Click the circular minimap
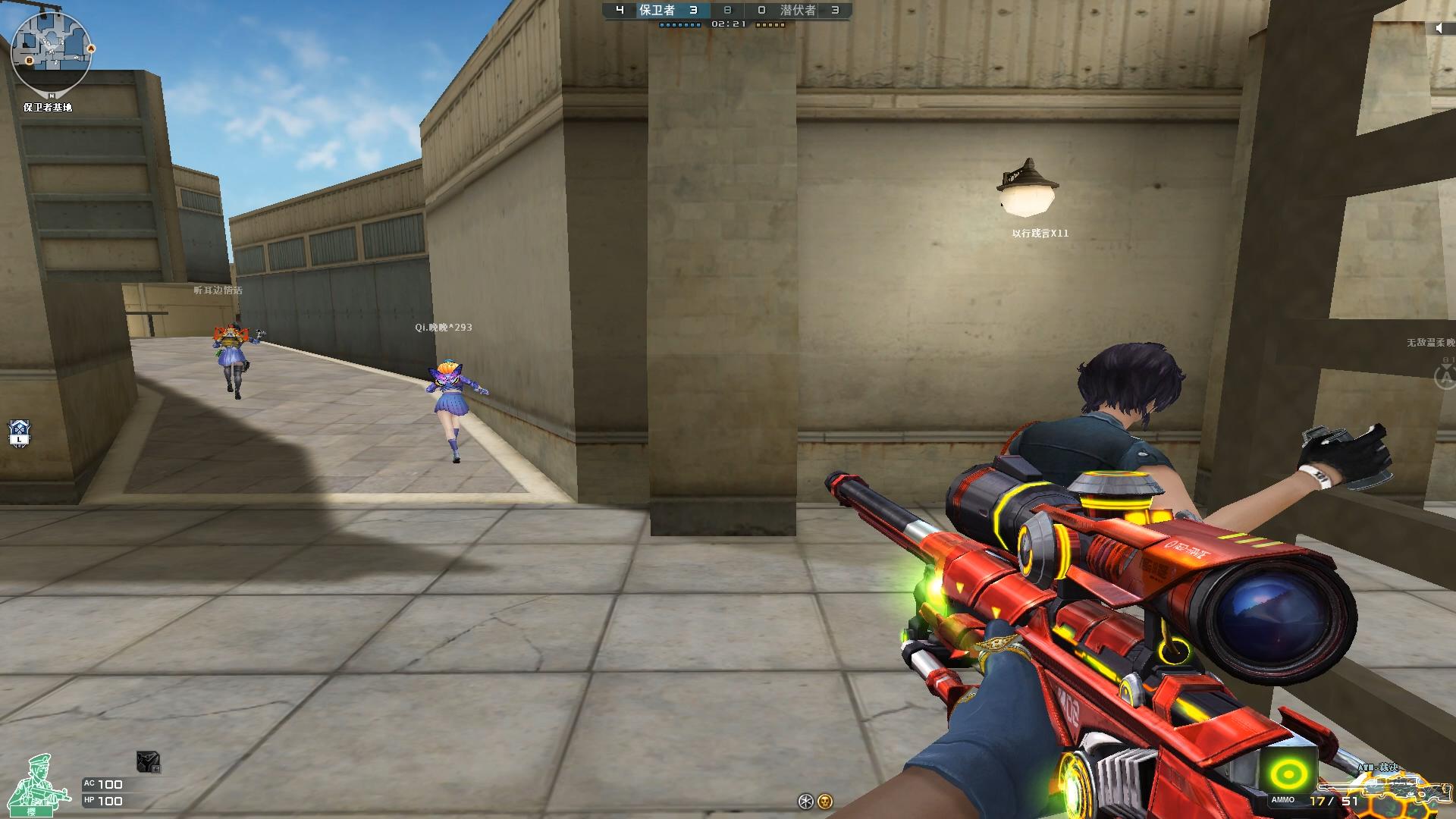 click(x=52, y=52)
